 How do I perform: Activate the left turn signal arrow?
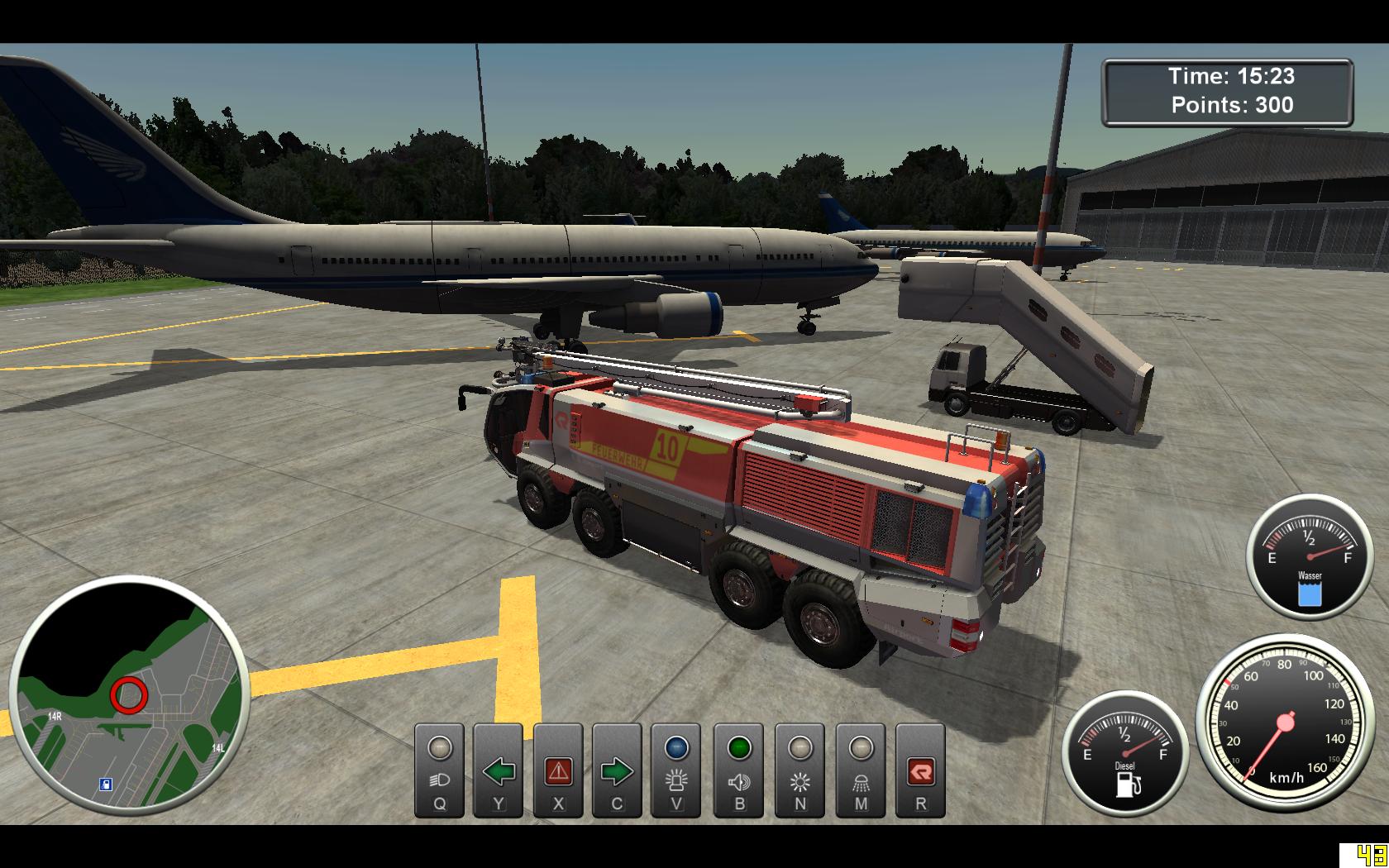click(499, 770)
